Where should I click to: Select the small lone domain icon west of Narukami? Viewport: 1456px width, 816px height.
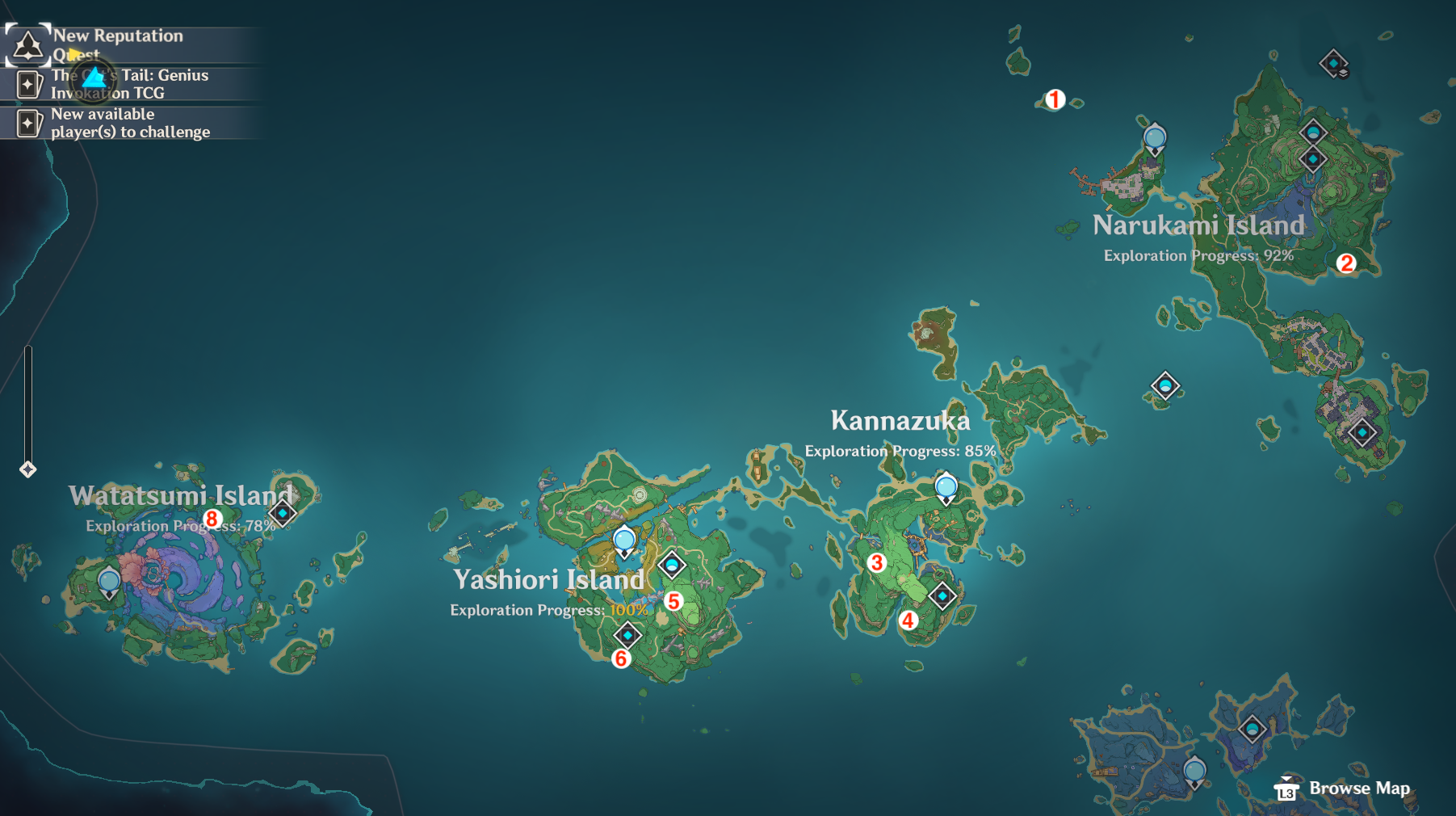point(1165,386)
